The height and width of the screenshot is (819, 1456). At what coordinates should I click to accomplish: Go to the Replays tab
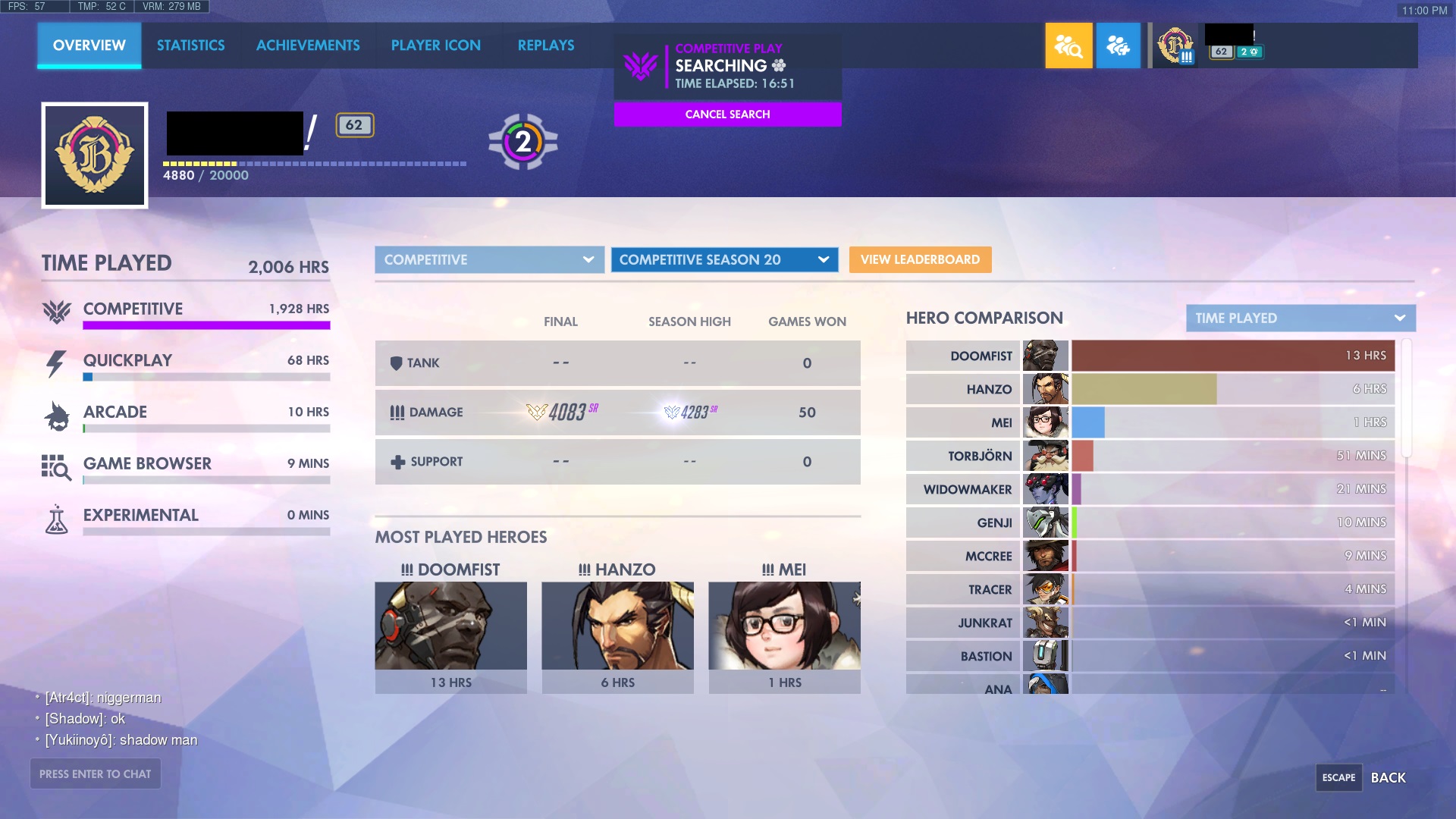click(545, 45)
